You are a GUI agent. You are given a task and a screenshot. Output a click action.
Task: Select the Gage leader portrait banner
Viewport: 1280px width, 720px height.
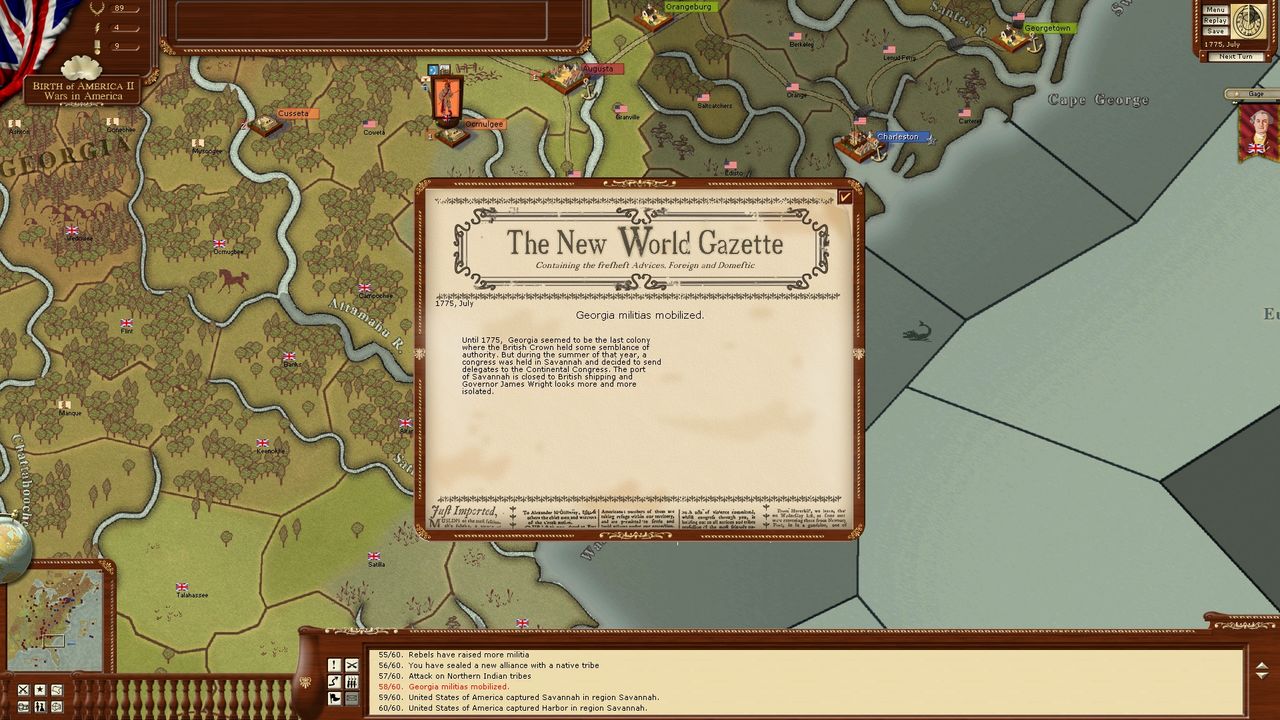tap(1257, 131)
